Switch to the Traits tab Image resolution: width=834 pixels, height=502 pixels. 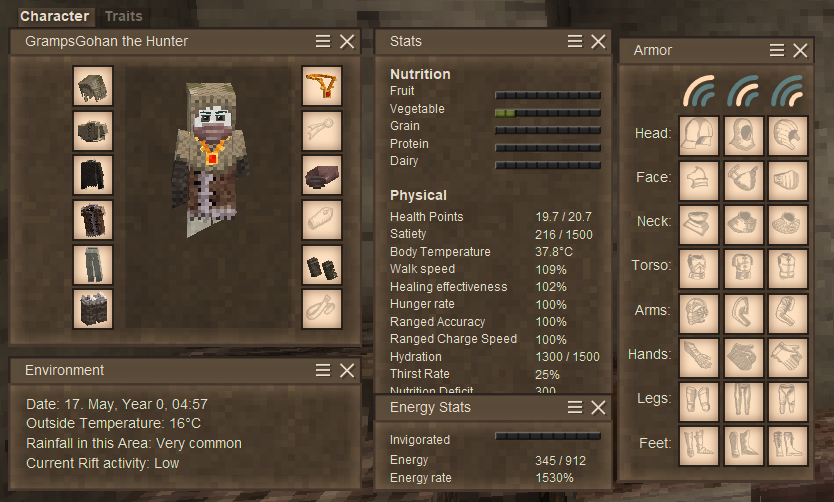[x=123, y=16]
